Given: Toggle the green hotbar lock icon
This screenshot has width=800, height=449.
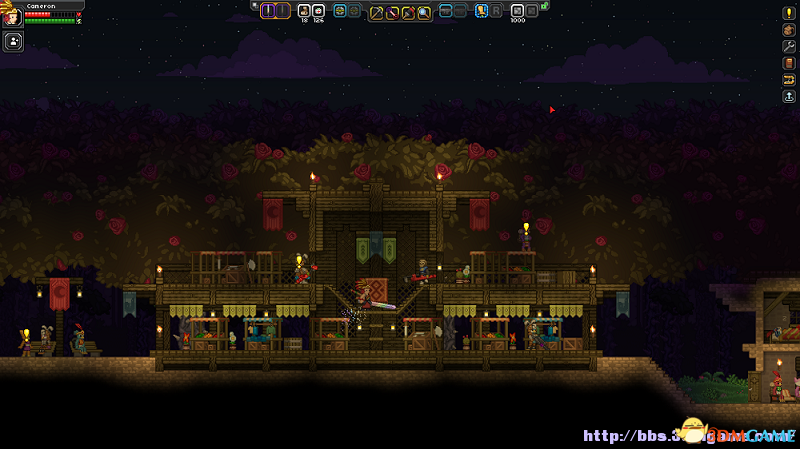Looking at the screenshot, I should (544, 7).
